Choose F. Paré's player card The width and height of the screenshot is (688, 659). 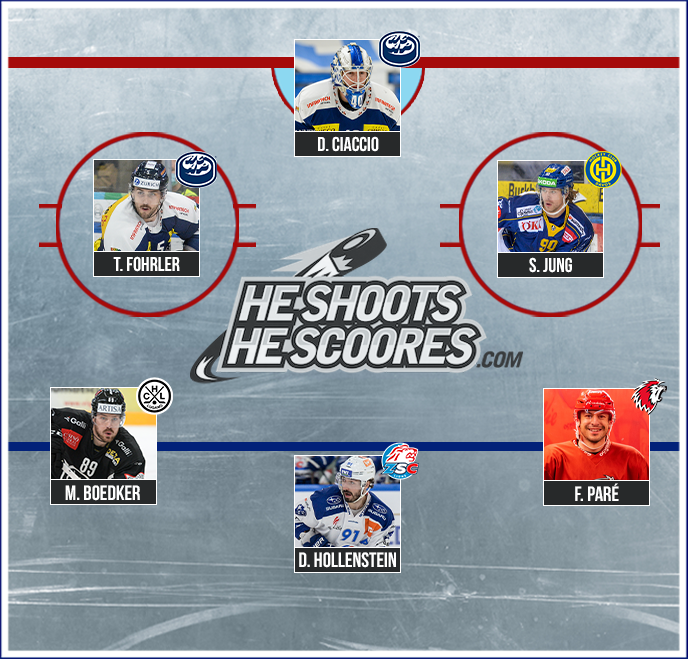click(x=596, y=447)
